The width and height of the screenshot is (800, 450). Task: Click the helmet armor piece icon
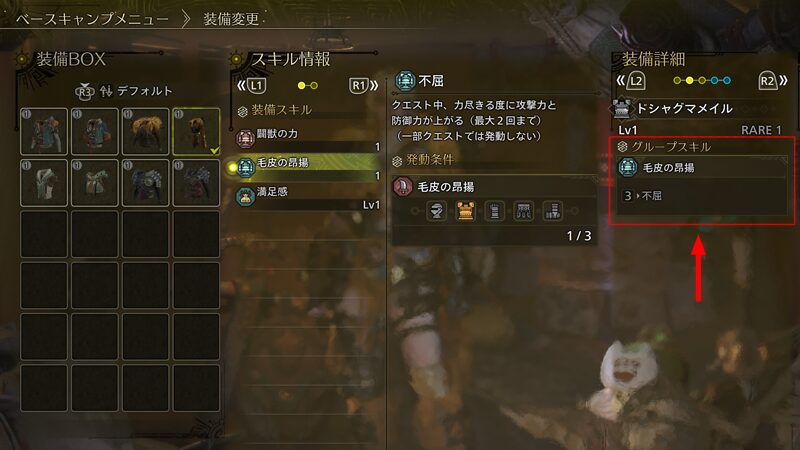pyautogui.click(x=436, y=211)
